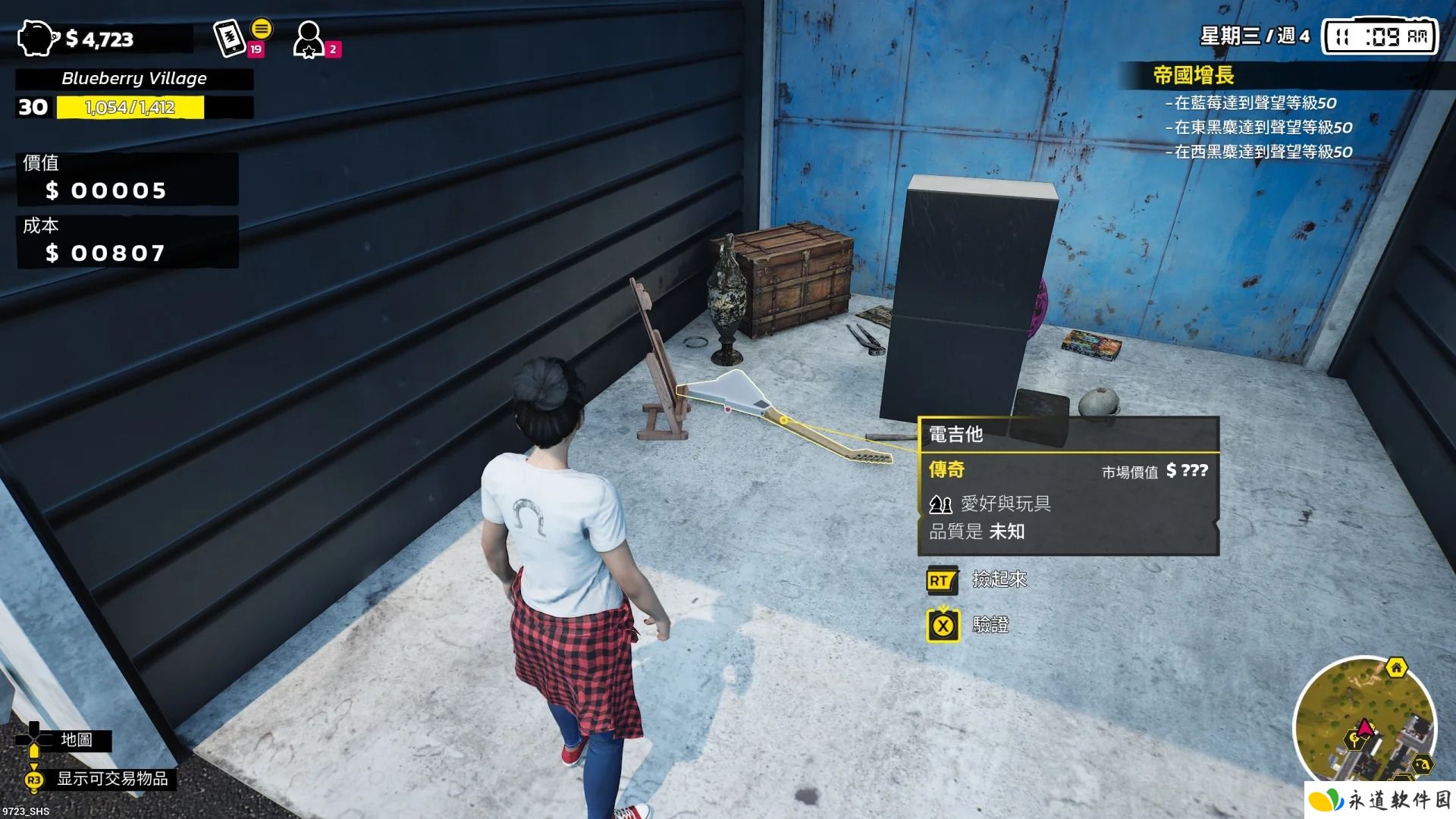Click the home marker on minimap
1456x819 pixels.
(1396, 668)
